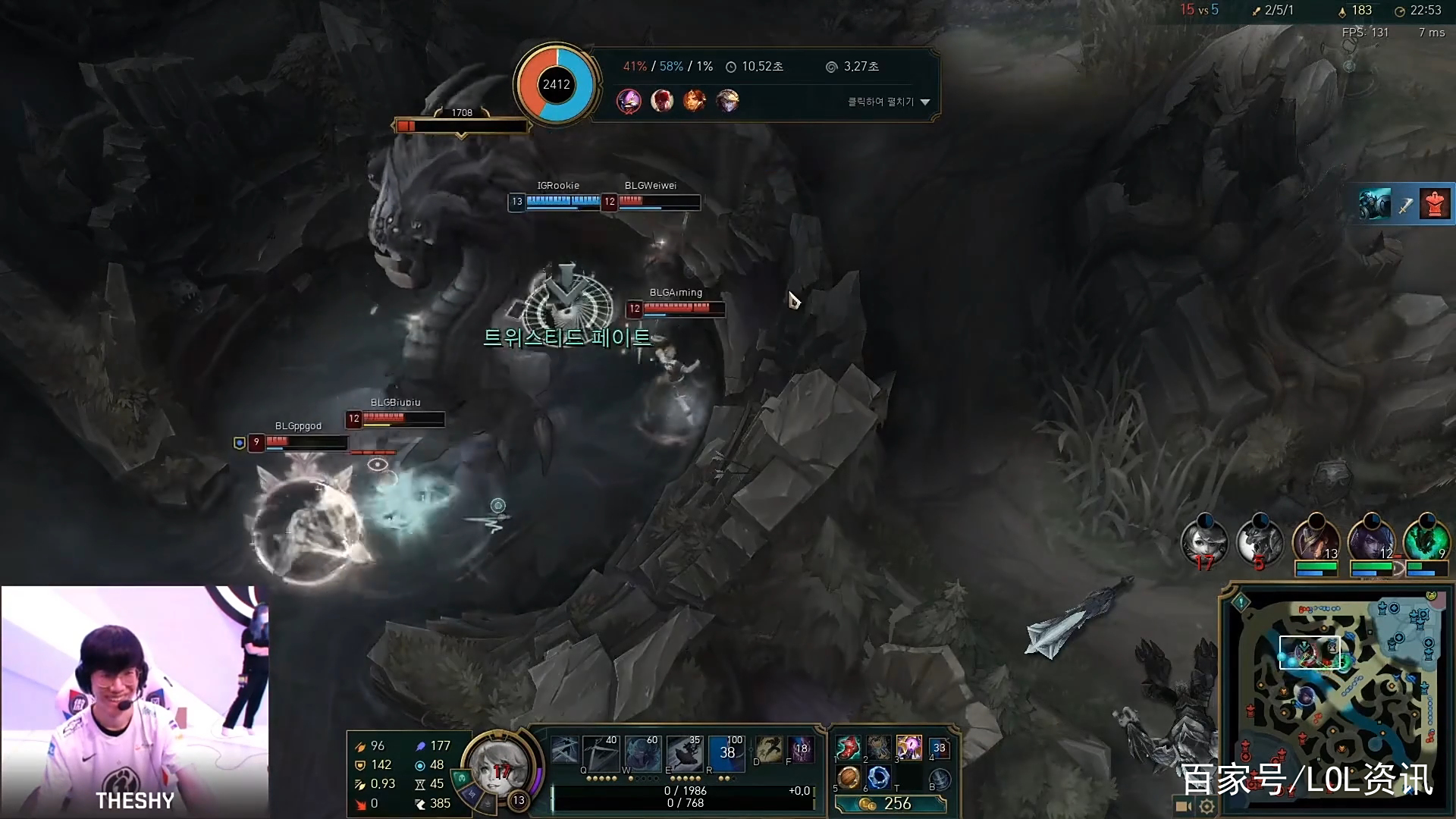Use the F summoner spell showing 18
Image resolution: width=1456 pixels, height=819 pixels.
coord(801,749)
